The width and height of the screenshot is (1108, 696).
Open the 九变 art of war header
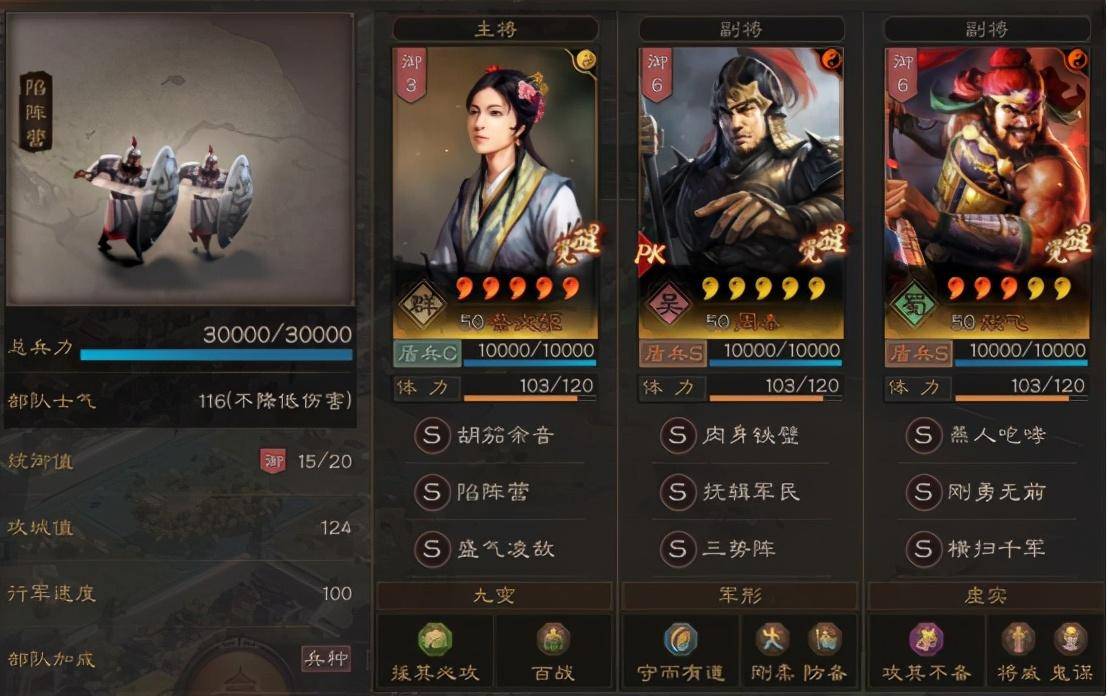point(494,596)
